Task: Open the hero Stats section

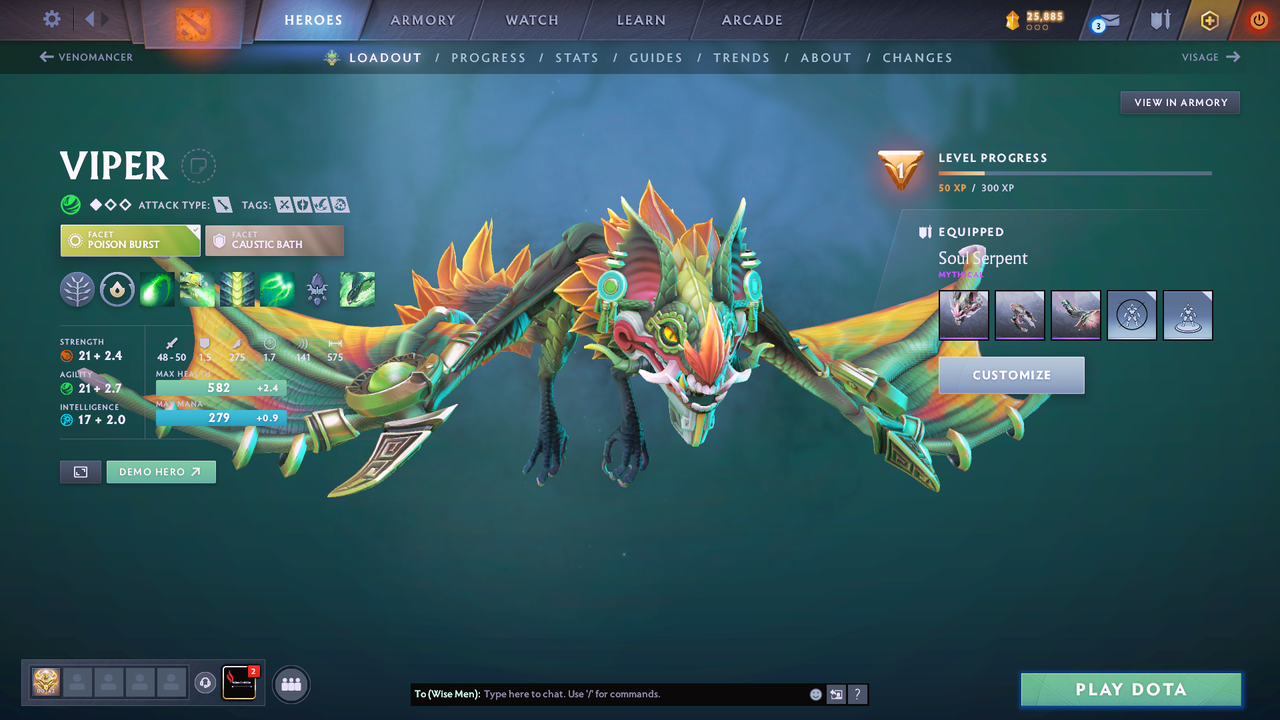Action: pyautogui.click(x=577, y=58)
